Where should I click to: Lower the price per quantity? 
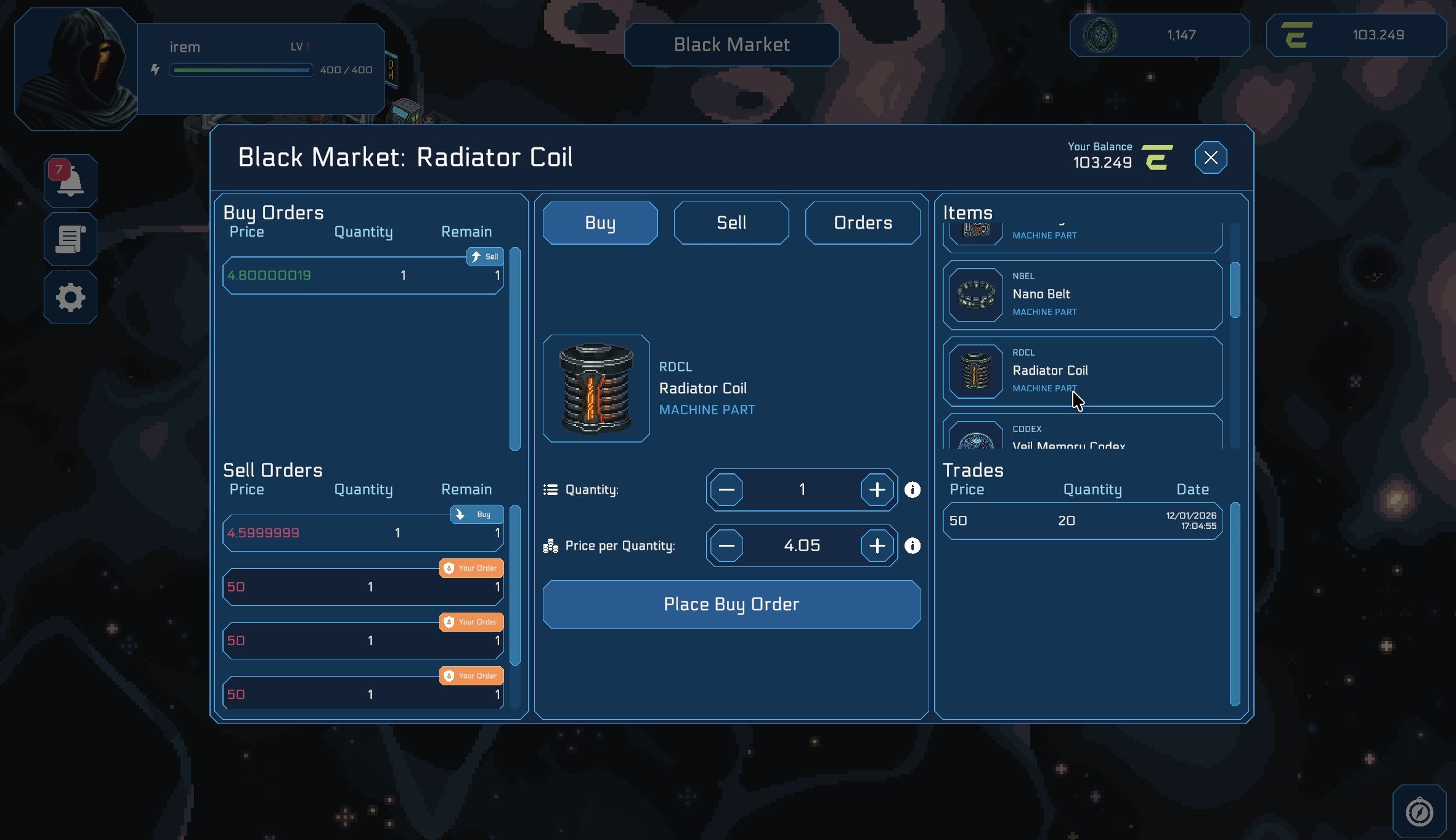click(x=726, y=546)
